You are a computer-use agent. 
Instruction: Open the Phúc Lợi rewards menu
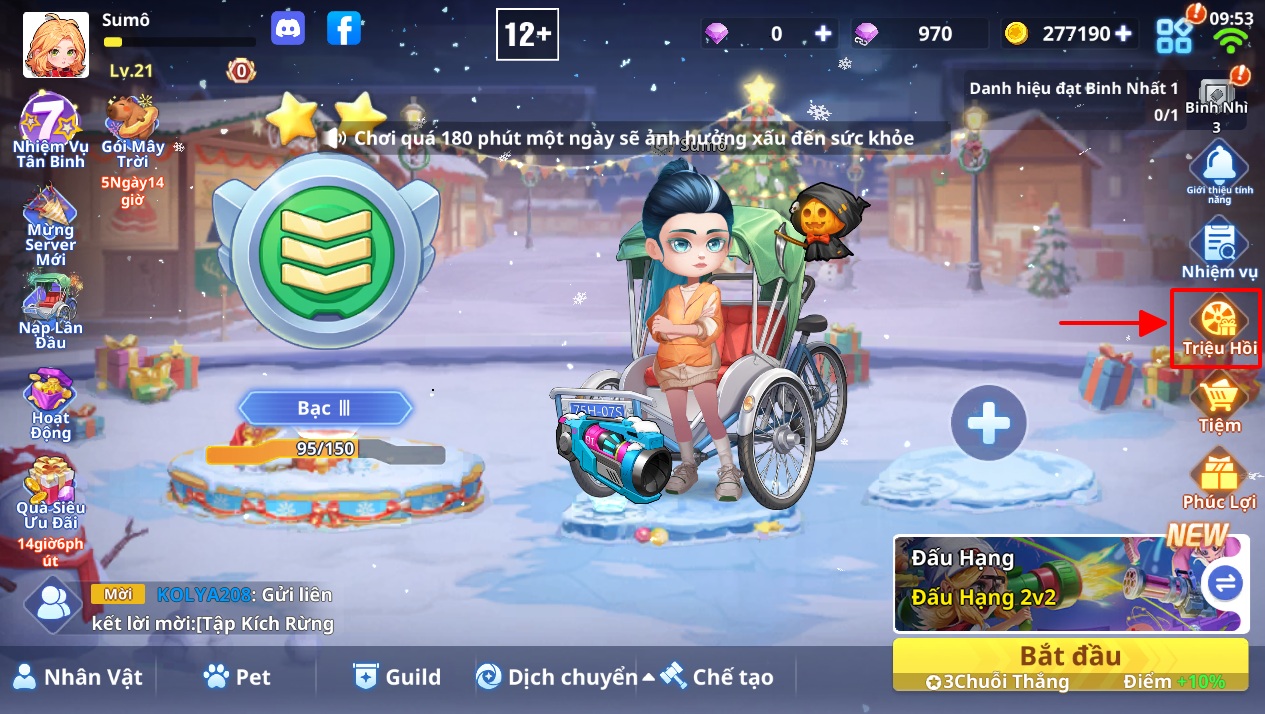[1219, 480]
